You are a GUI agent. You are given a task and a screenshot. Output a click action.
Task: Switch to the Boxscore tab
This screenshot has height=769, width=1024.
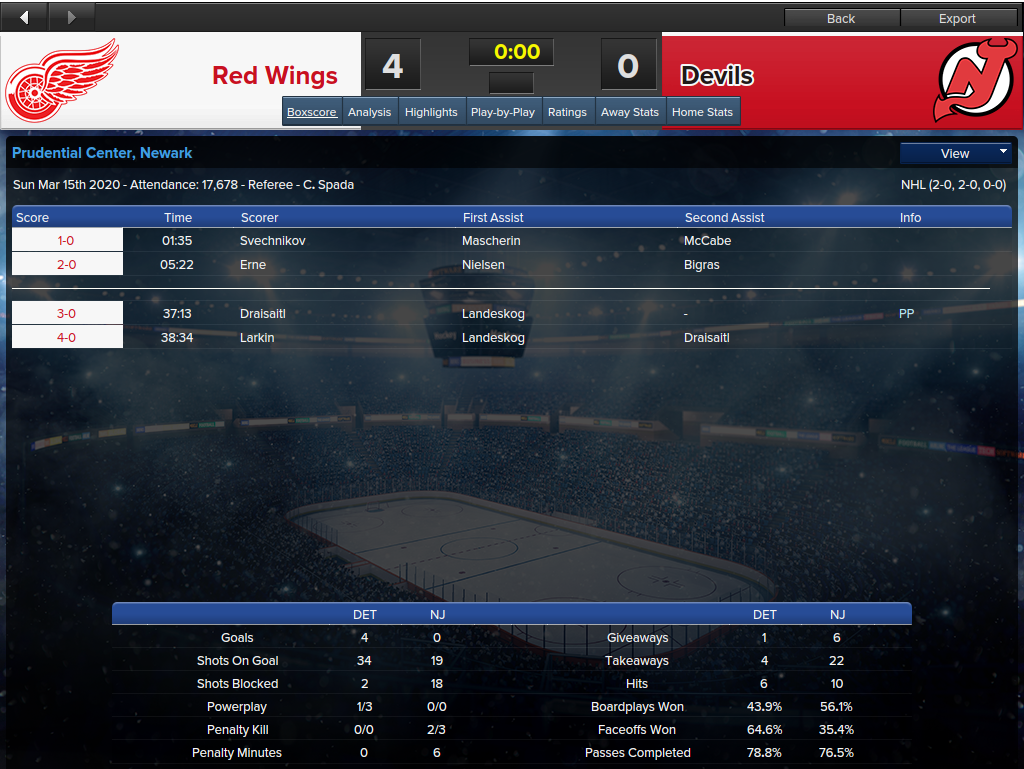(312, 112)
